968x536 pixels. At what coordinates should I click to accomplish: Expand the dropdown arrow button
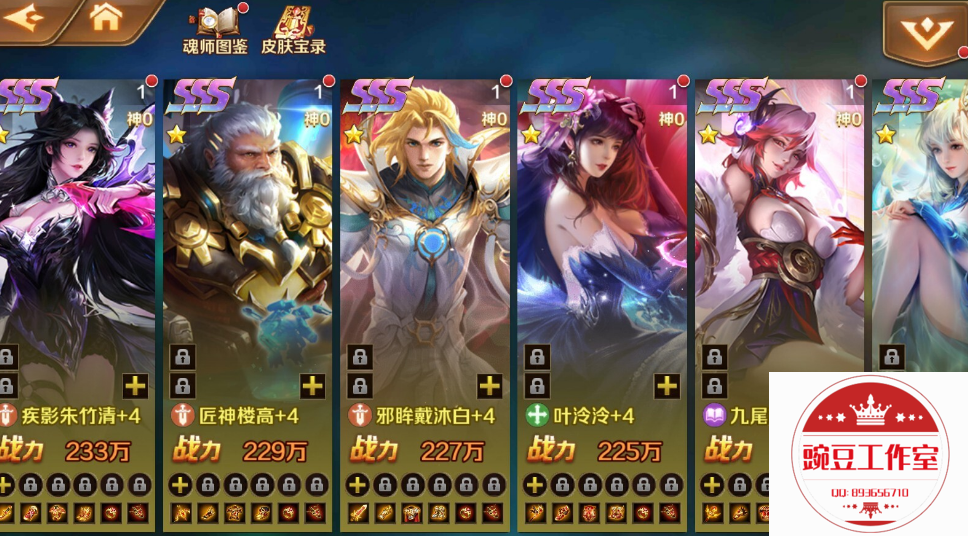pyautogui.click(x=922, y=32)
